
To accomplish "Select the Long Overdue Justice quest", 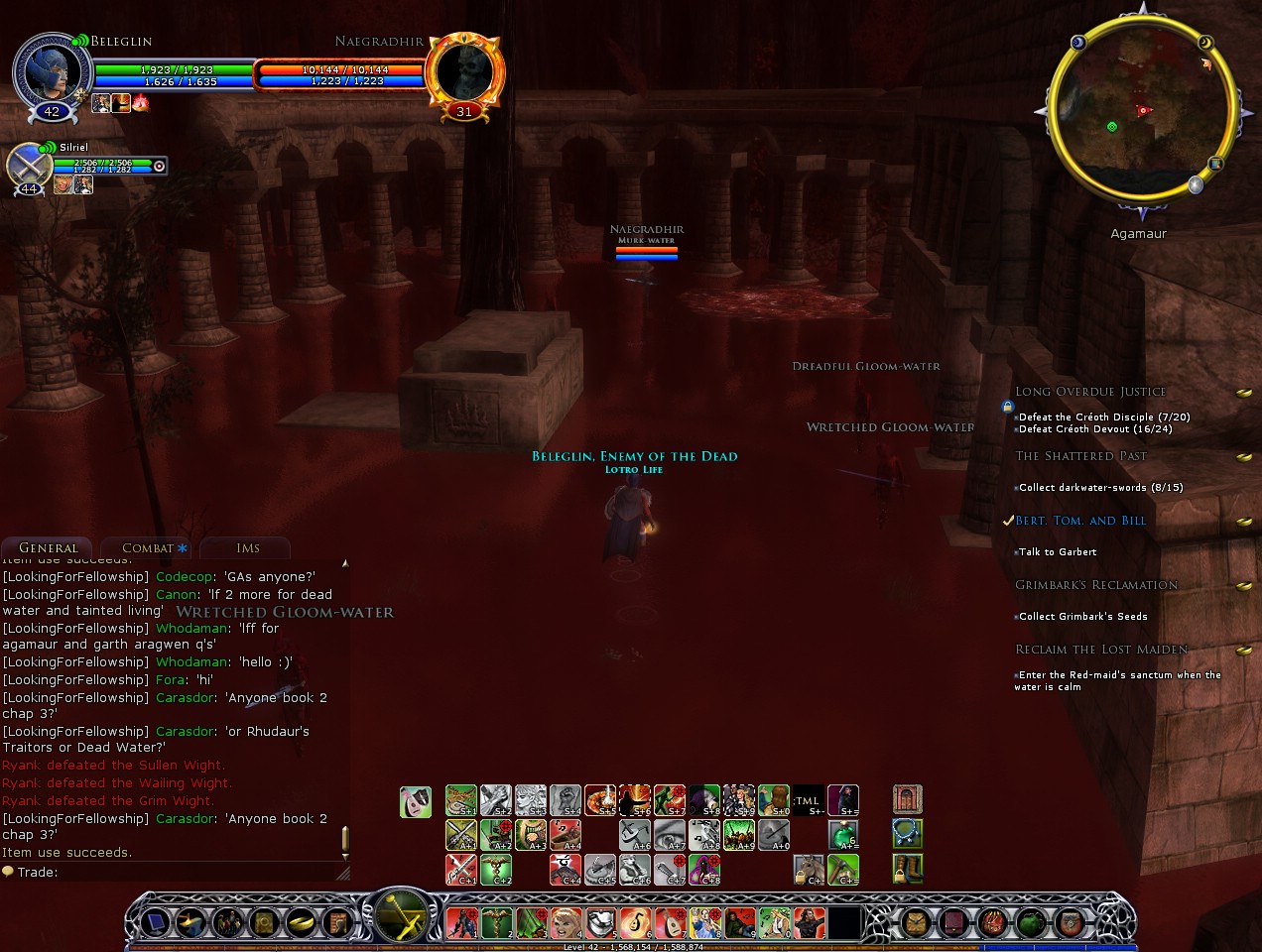I will point(1090,392).
